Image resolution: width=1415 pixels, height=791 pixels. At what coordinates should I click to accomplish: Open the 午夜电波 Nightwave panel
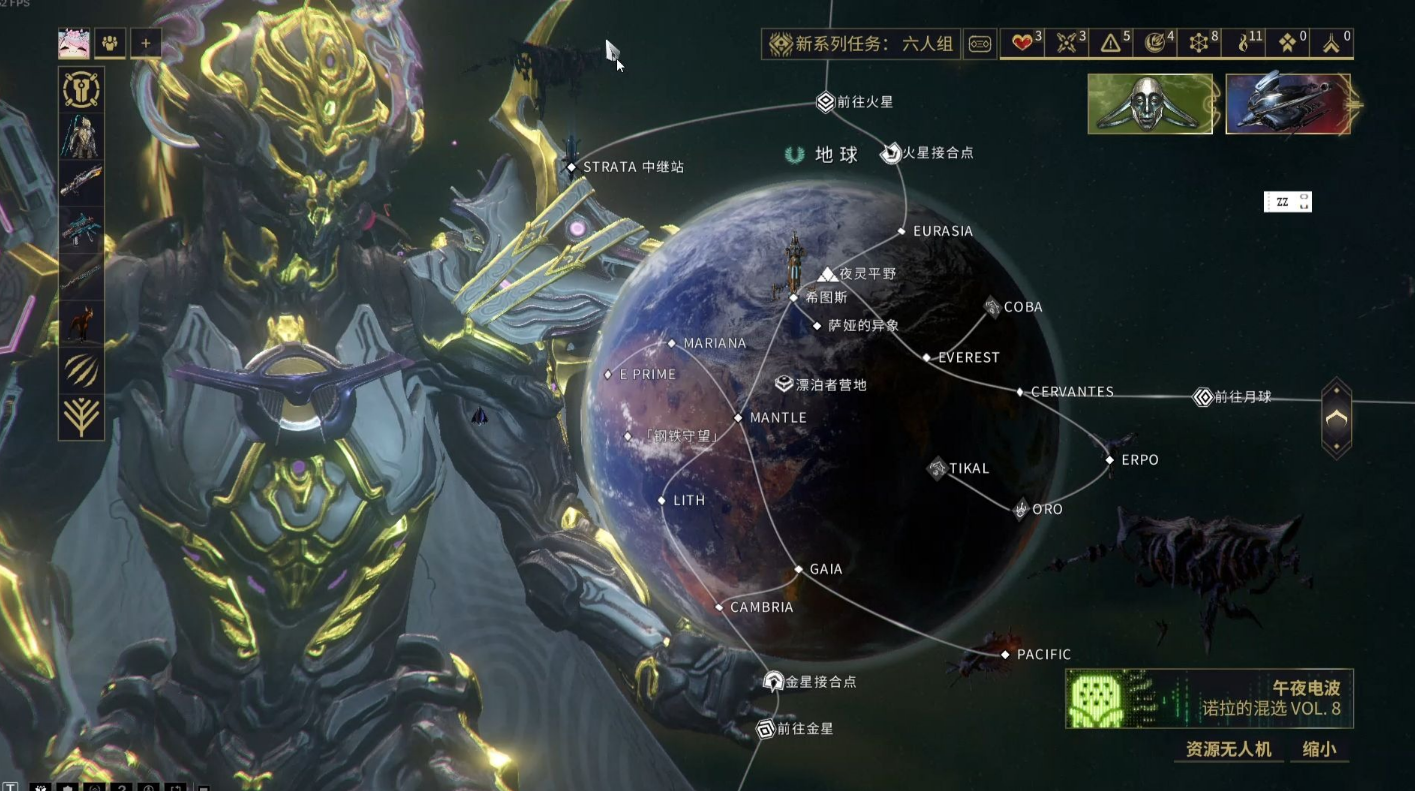tap(1209, 699)
